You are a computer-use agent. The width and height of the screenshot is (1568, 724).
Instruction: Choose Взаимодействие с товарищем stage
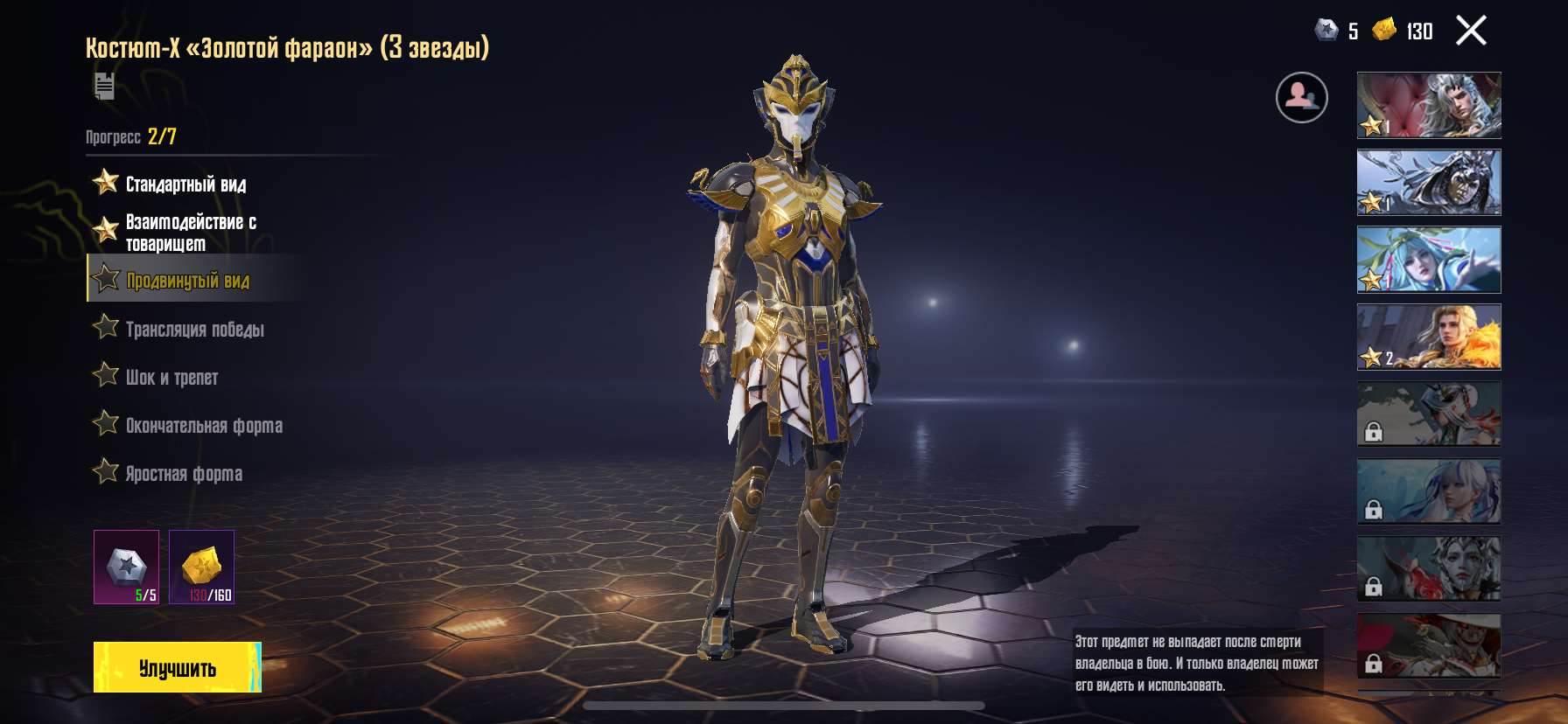click(191, 233)
